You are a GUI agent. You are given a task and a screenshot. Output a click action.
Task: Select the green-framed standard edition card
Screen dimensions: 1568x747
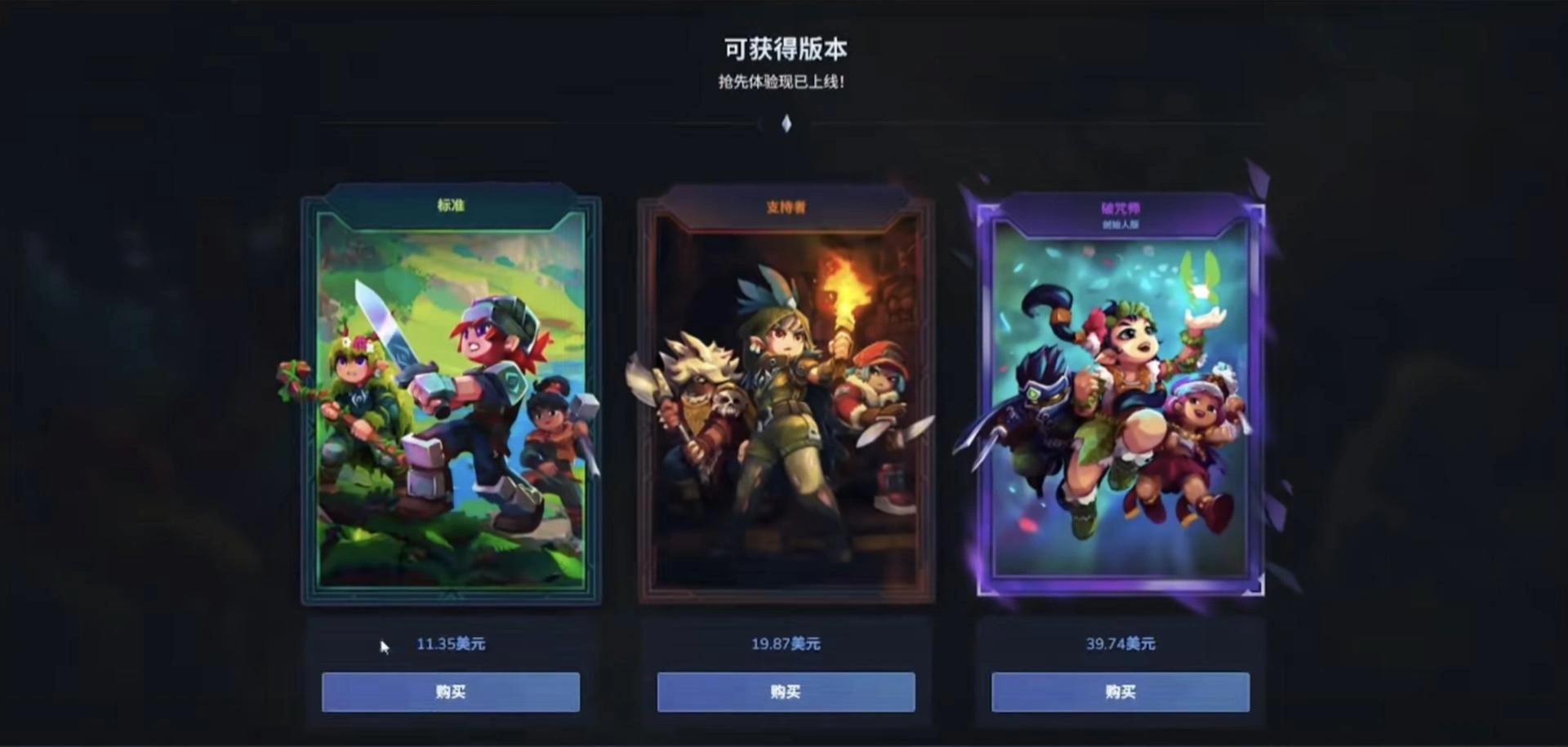click(451, 400)
